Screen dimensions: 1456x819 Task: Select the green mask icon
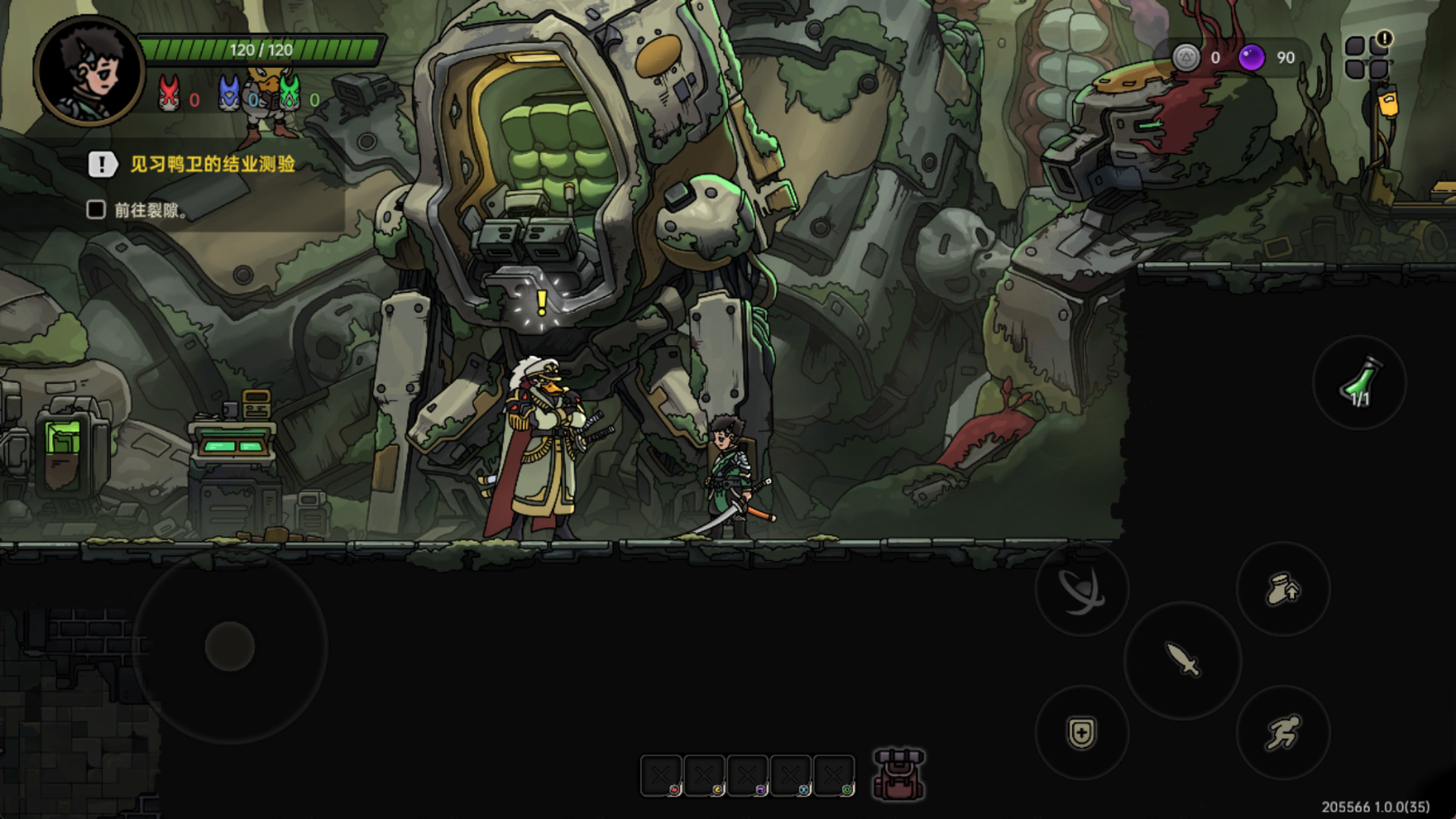(289, 93)
